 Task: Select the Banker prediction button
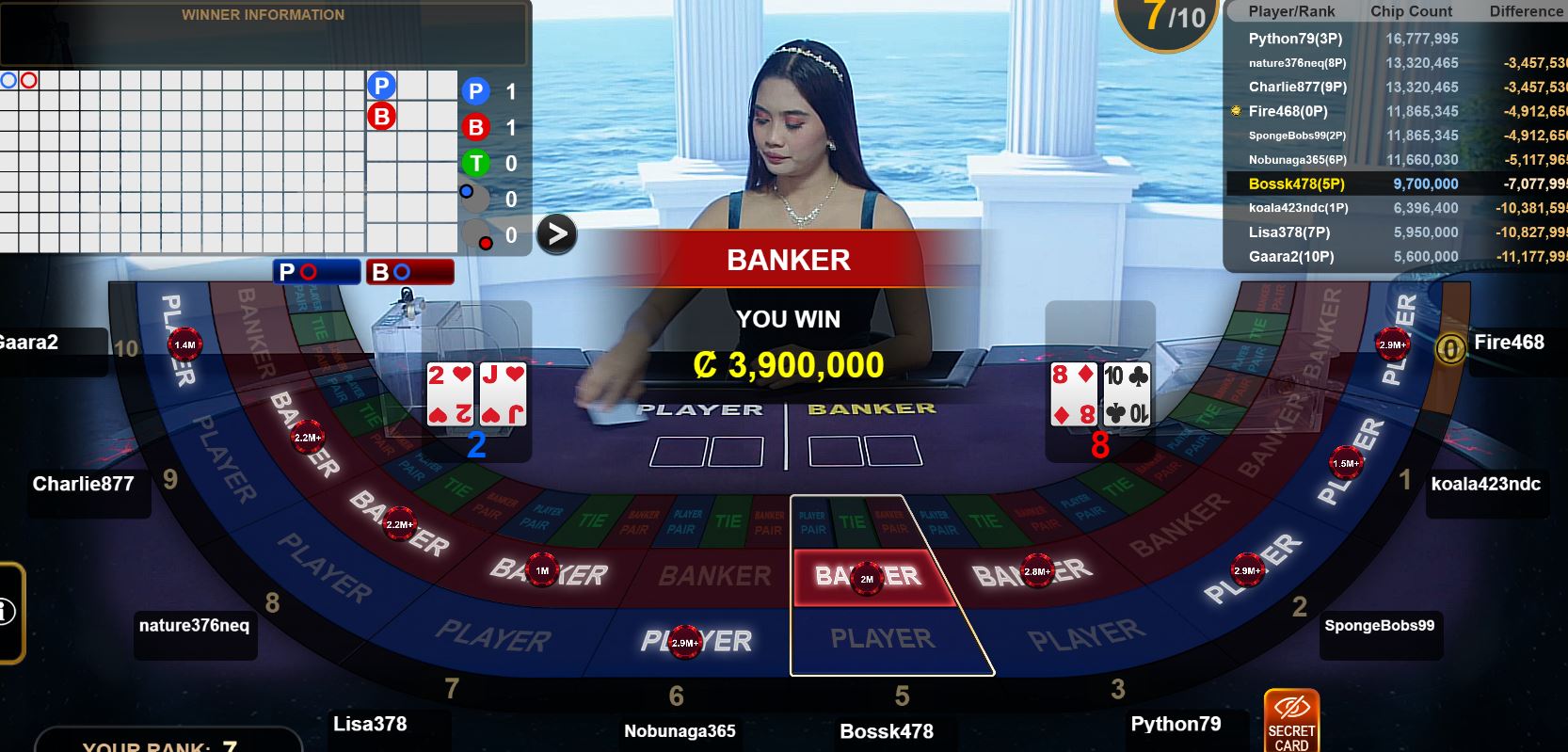click(x=409, y=272)
